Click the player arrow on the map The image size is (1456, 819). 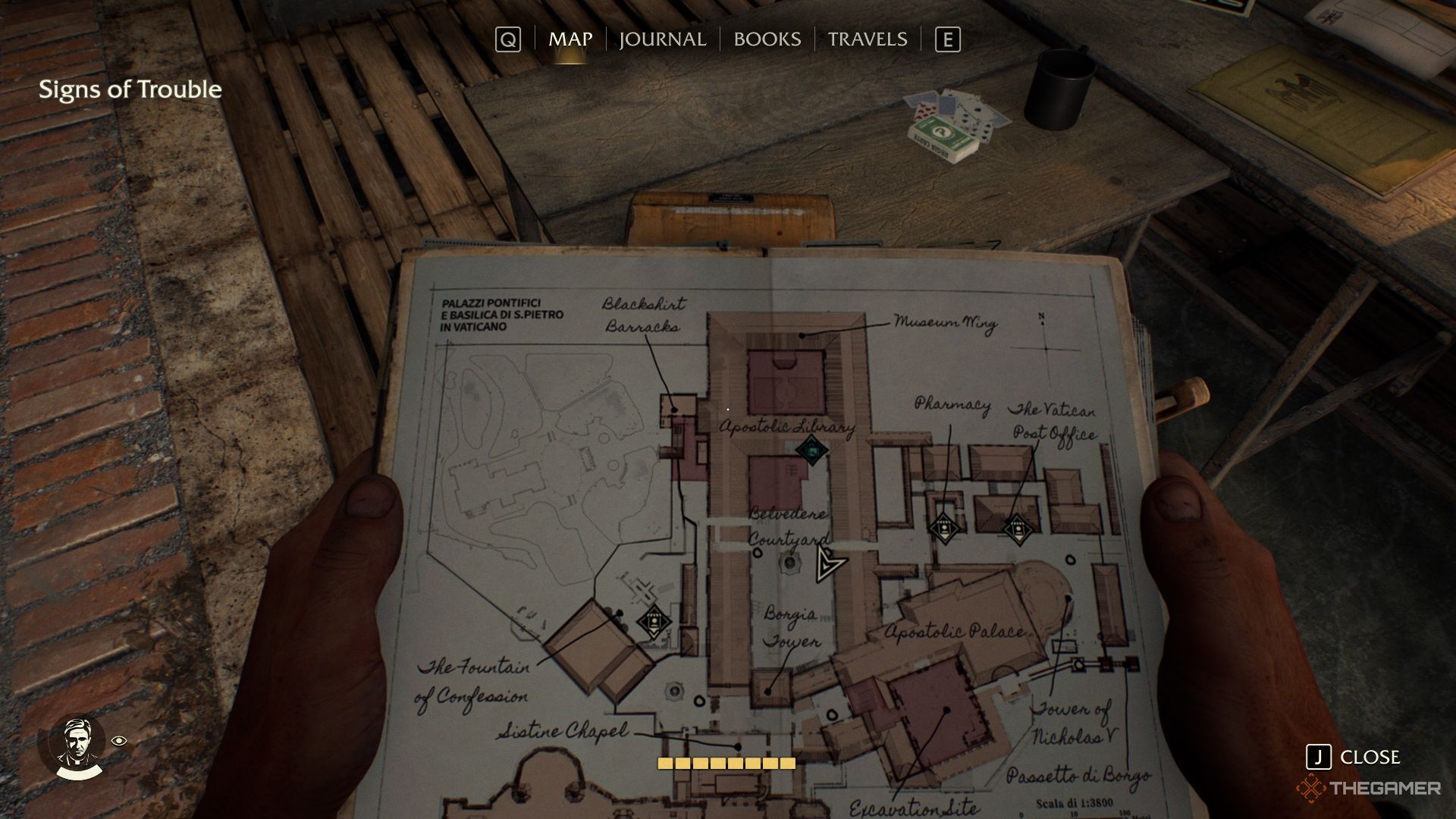[x=828, y=564]
